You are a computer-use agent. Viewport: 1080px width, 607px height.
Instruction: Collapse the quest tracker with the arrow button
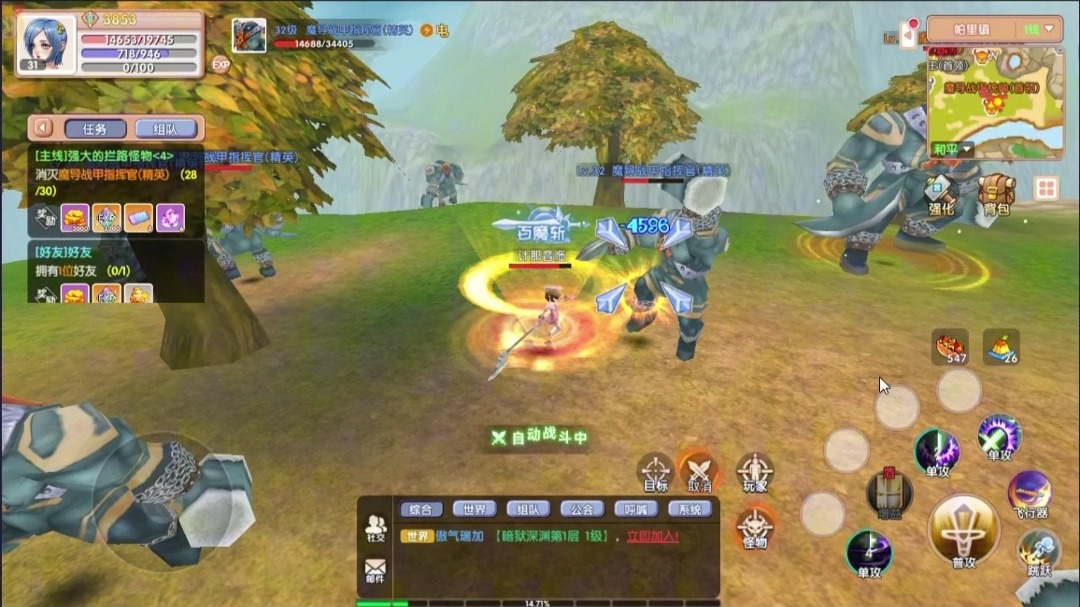tap(42, 128)
